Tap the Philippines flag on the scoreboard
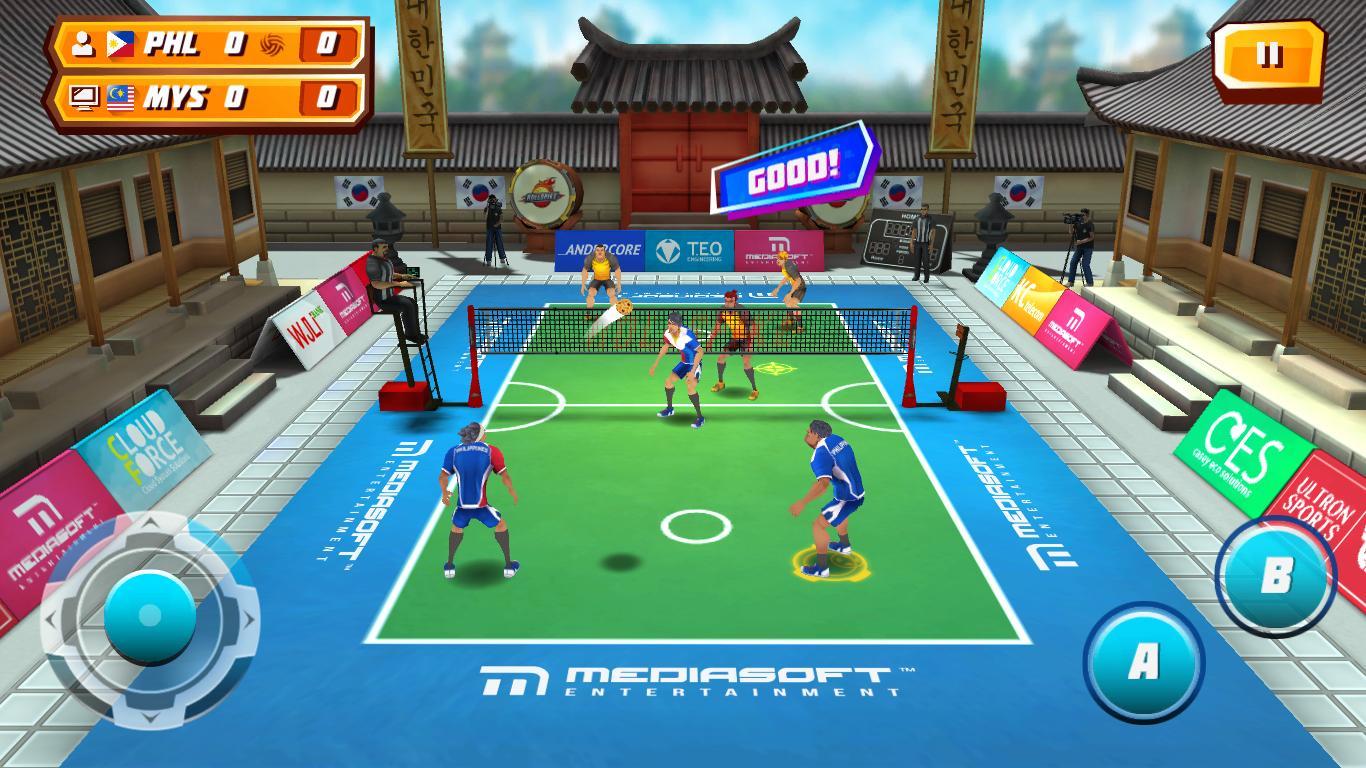This screenshot has width=1366, height=768. coord(120,45)
